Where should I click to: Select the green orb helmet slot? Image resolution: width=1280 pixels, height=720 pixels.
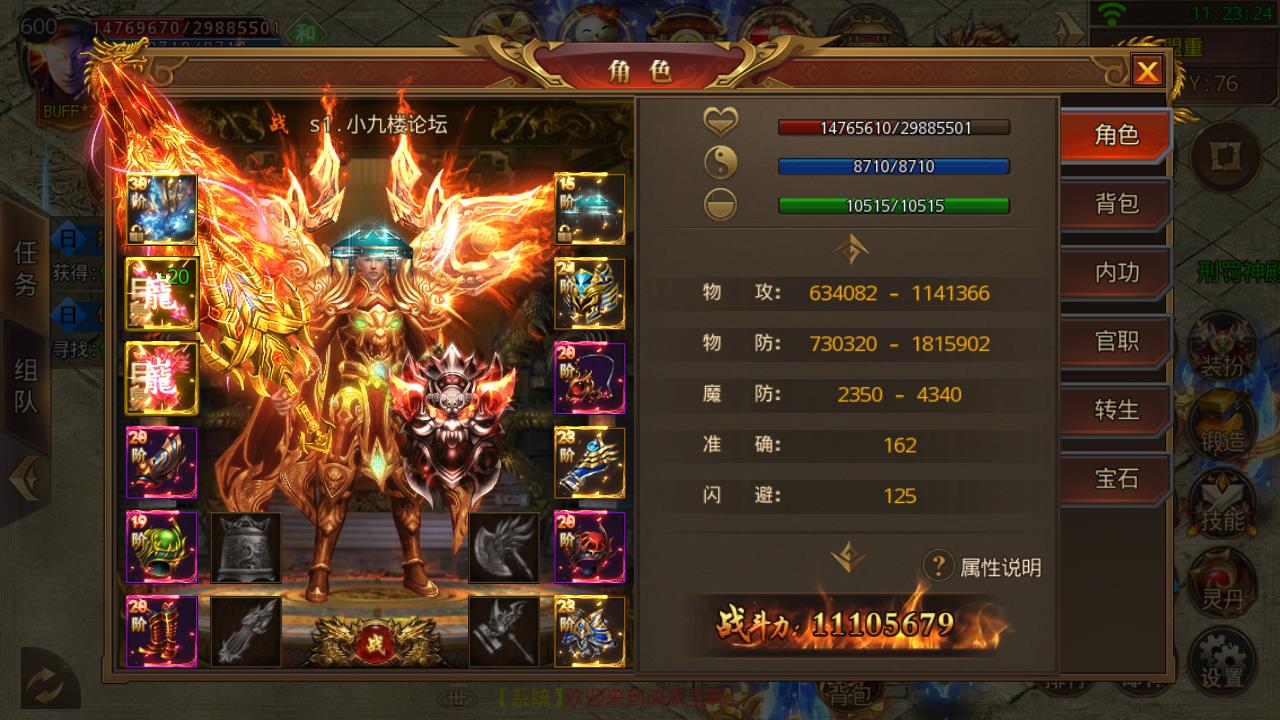coord(161,547)
